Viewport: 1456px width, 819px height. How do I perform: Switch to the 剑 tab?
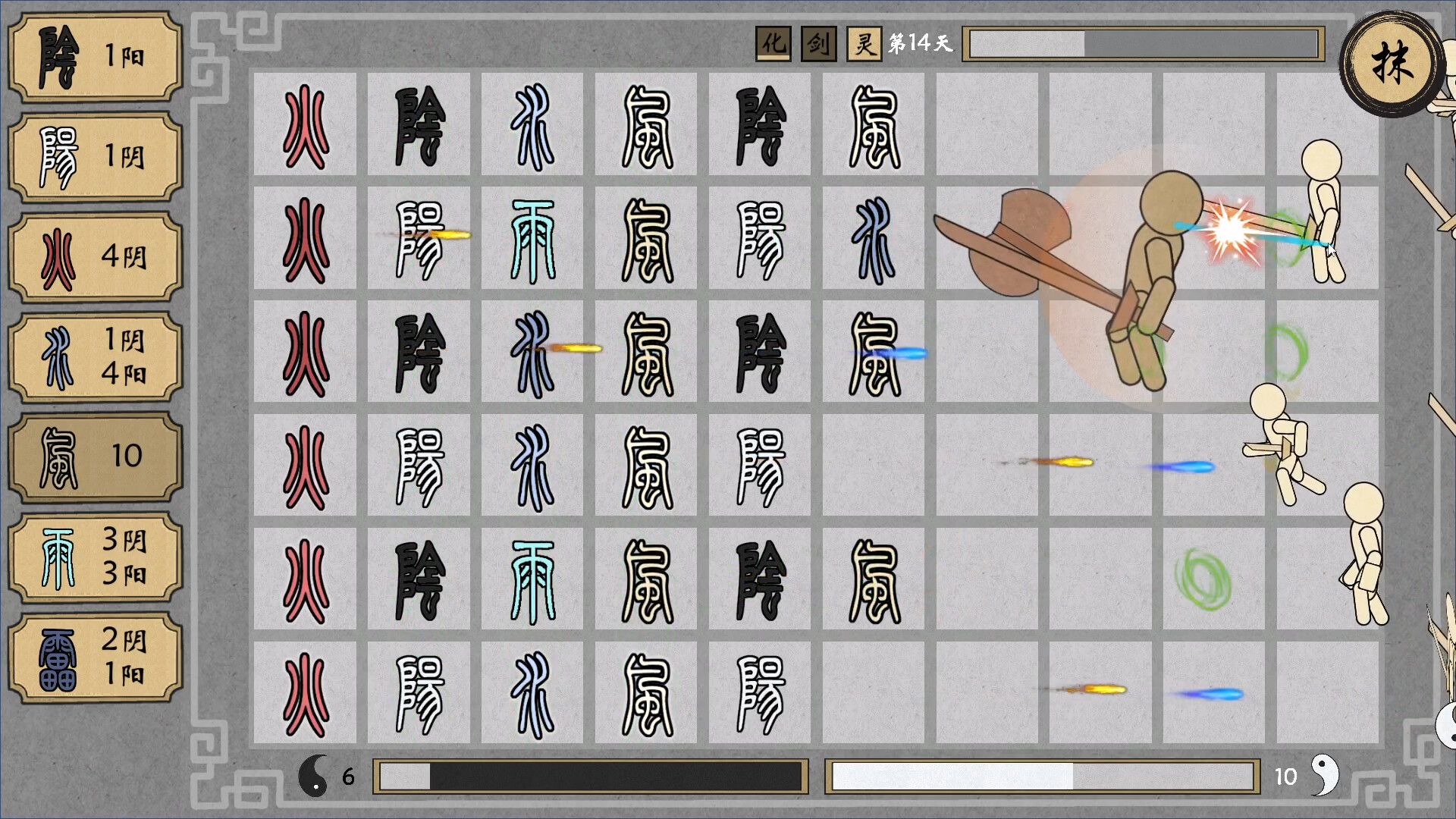tap(817, 43)
